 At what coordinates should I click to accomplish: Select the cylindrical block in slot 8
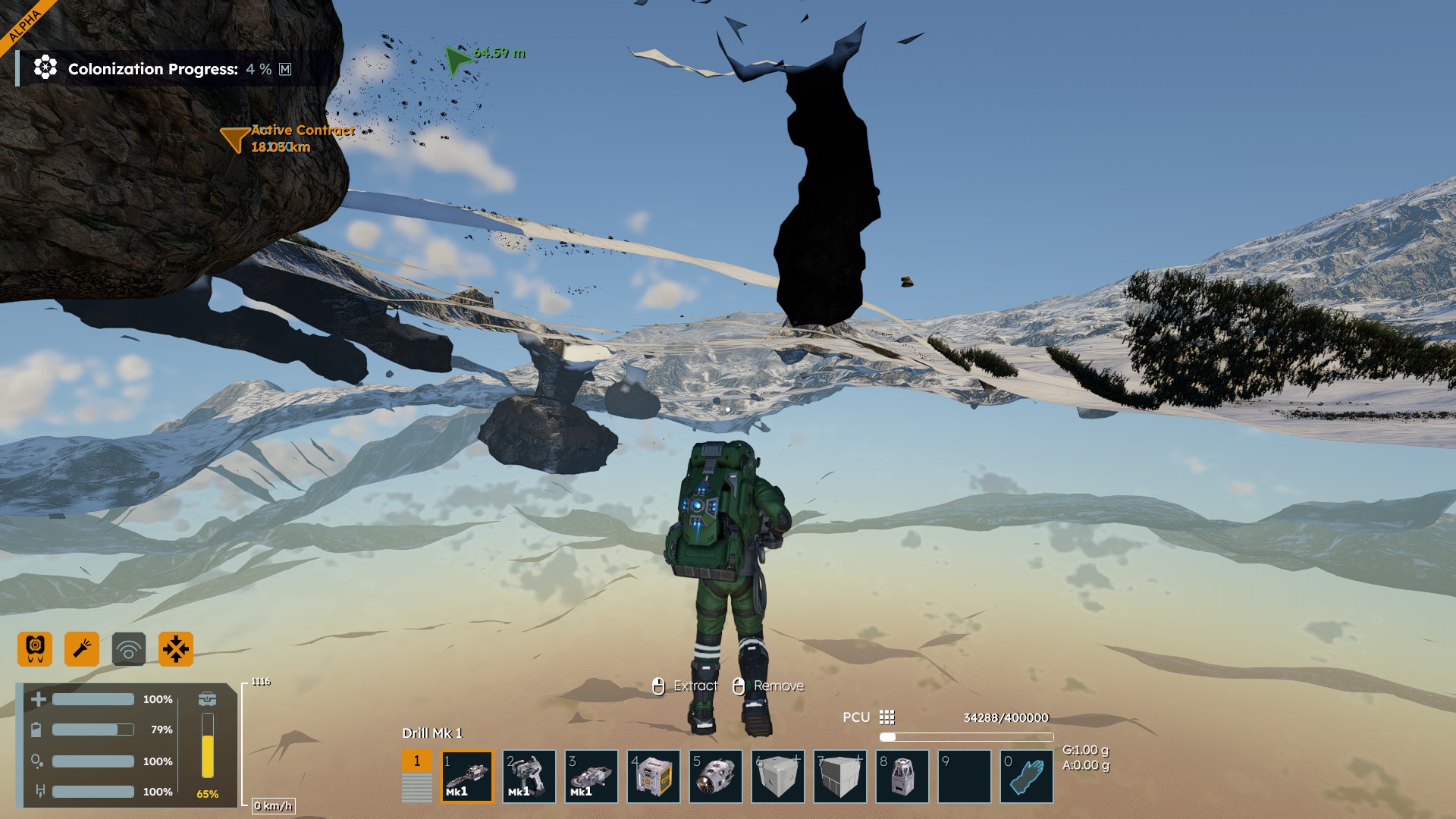click(902, 777)
